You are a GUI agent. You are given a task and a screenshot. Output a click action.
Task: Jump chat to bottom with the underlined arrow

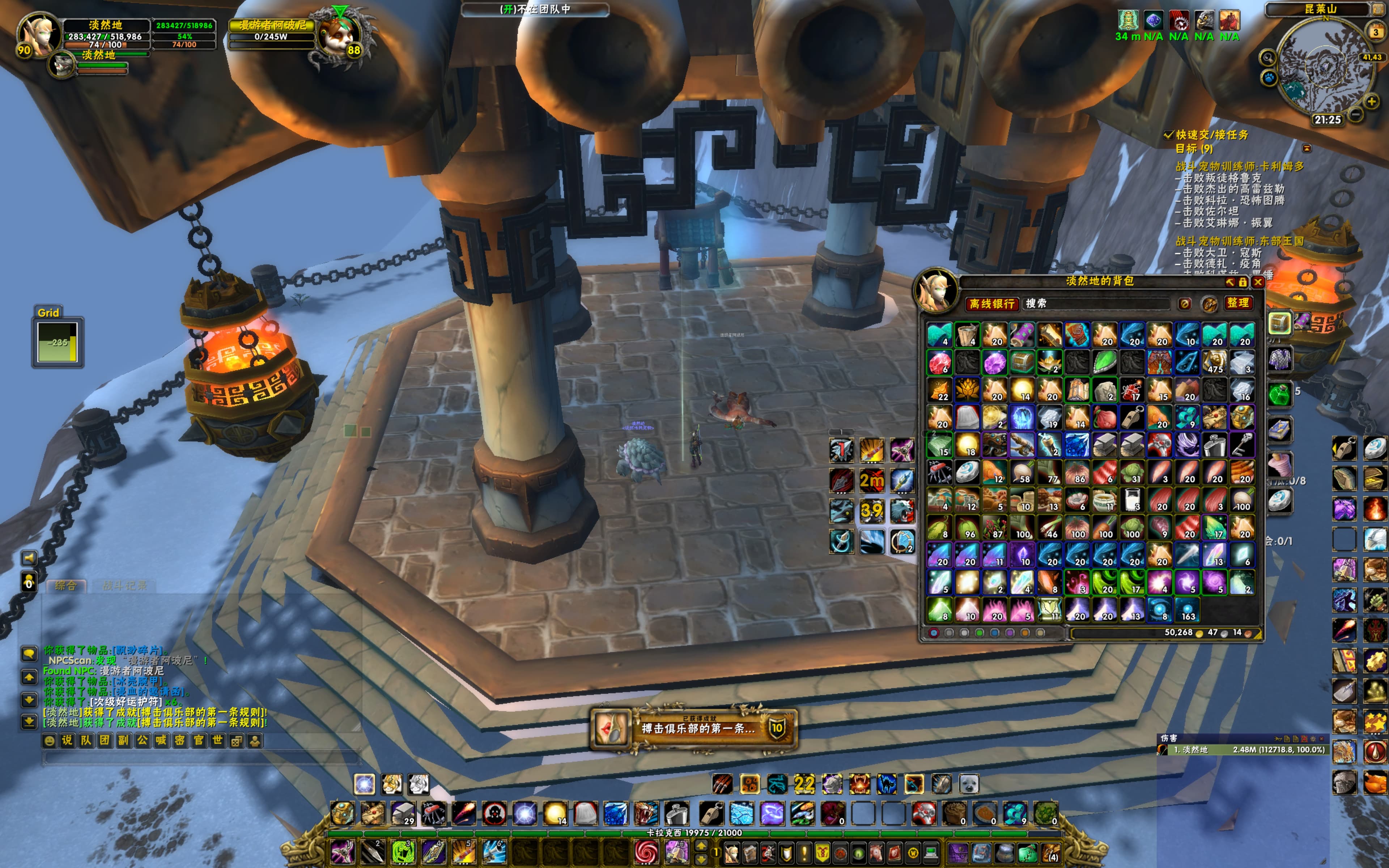29,722
